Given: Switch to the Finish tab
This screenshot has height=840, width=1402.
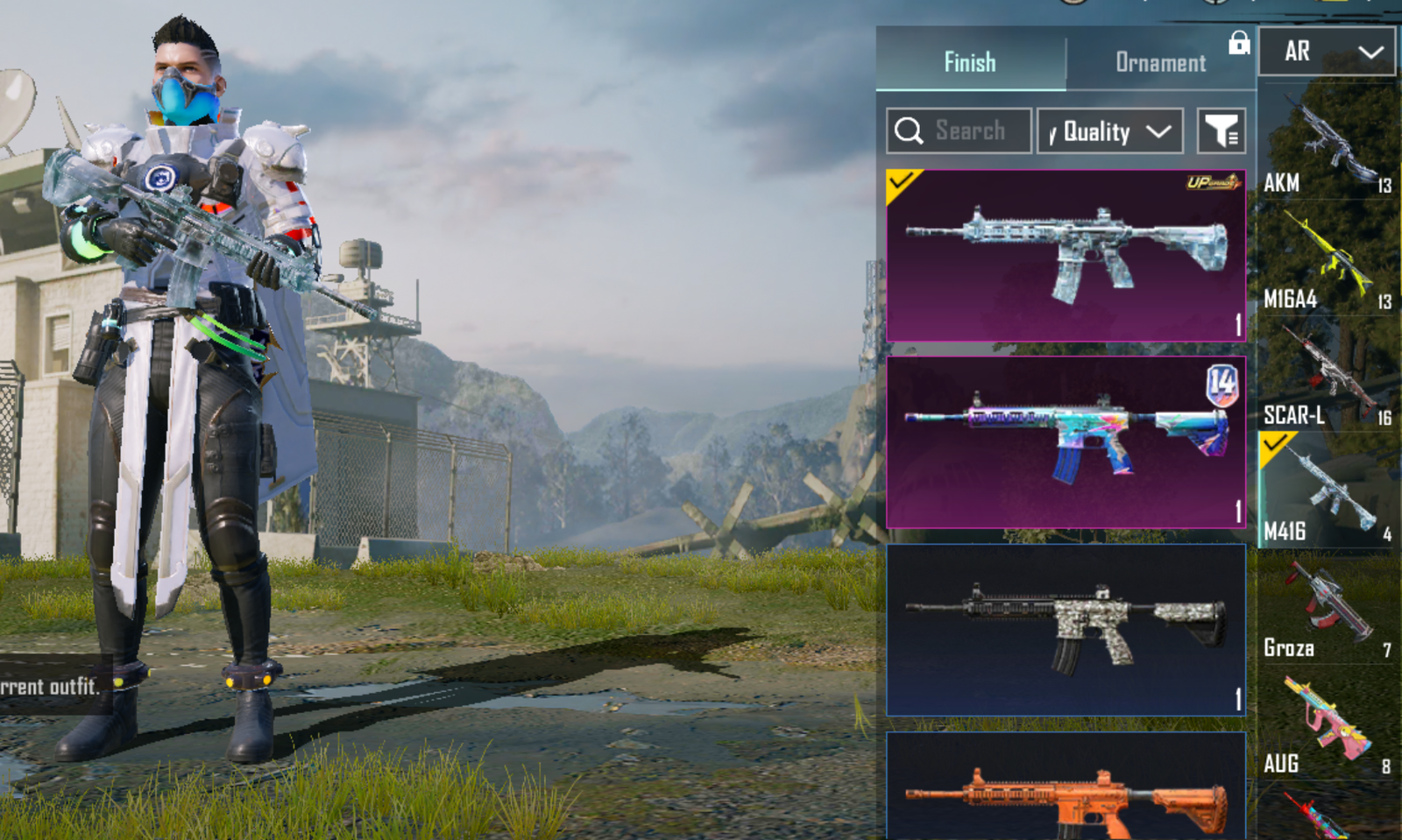Looking at the screenshot, I should pos(969,61).
